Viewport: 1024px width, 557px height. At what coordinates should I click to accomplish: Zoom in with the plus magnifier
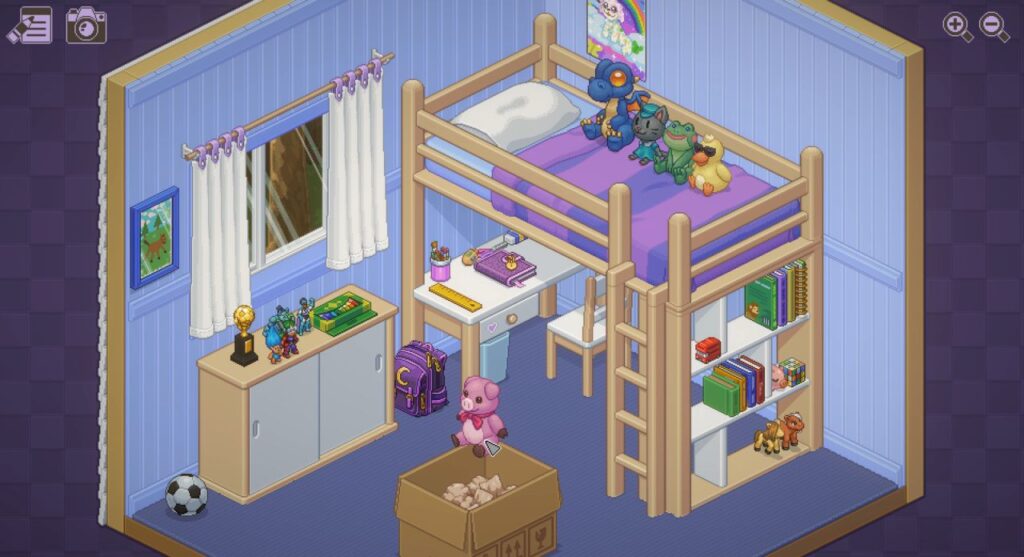pos(957,27)
